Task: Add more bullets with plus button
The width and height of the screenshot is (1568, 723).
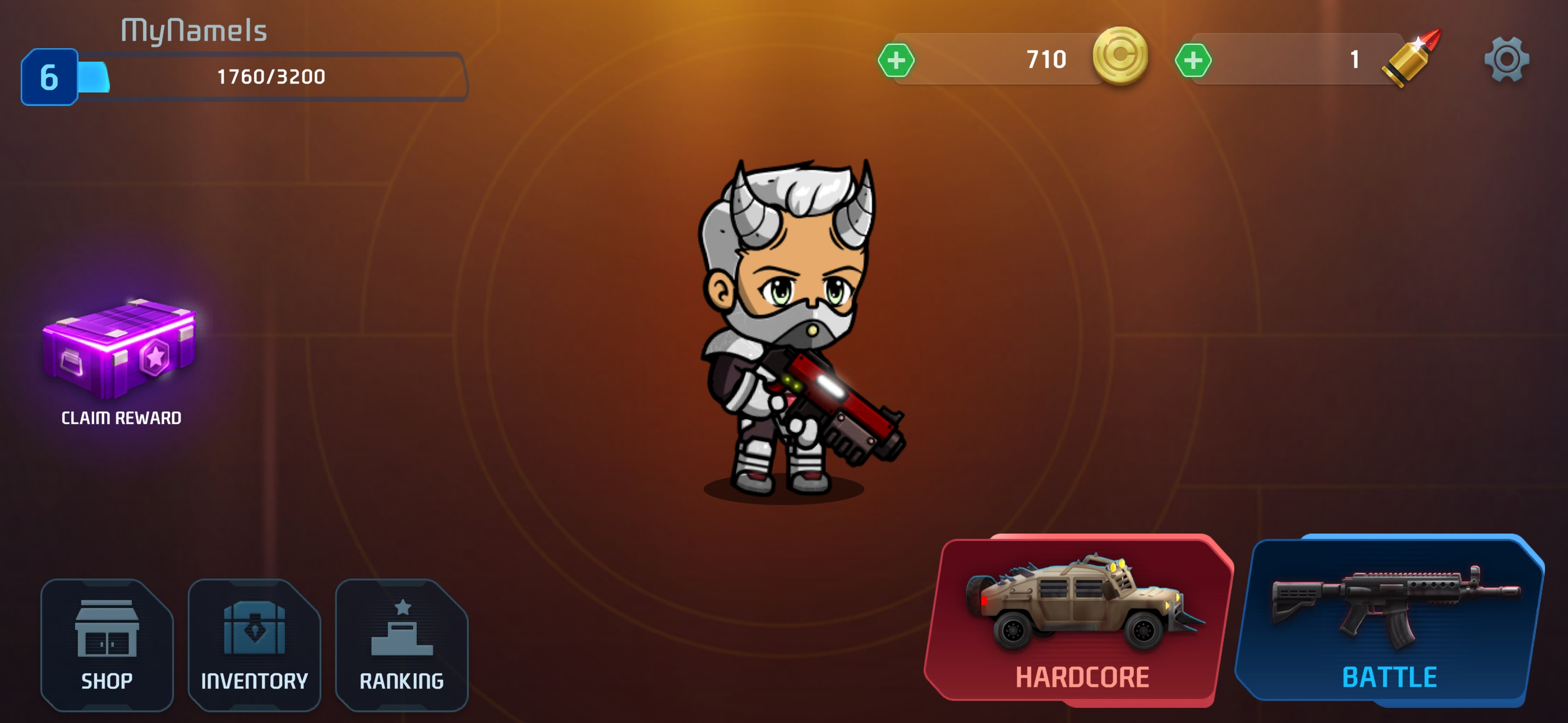Action: 1193,61
